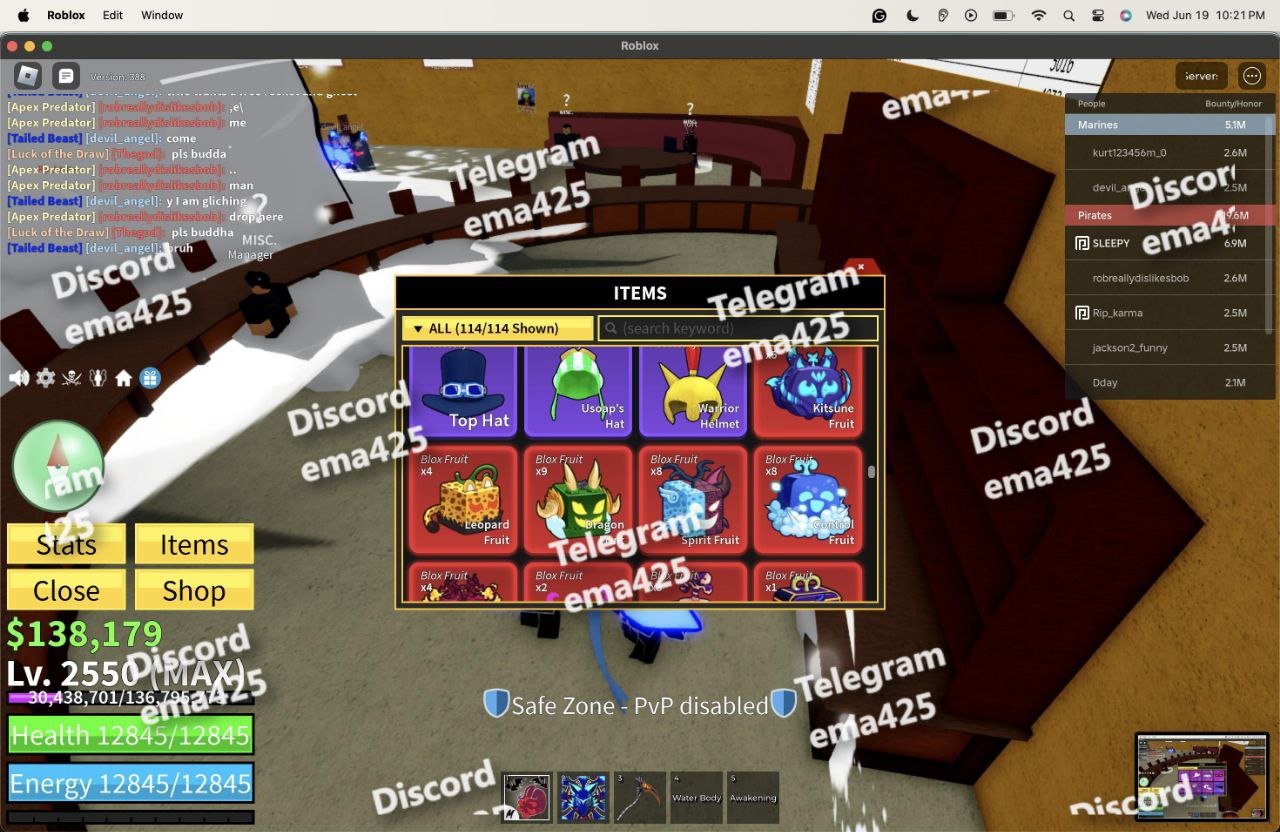
Task: Select the Top Hat item
Action: (x=464, y=390)
